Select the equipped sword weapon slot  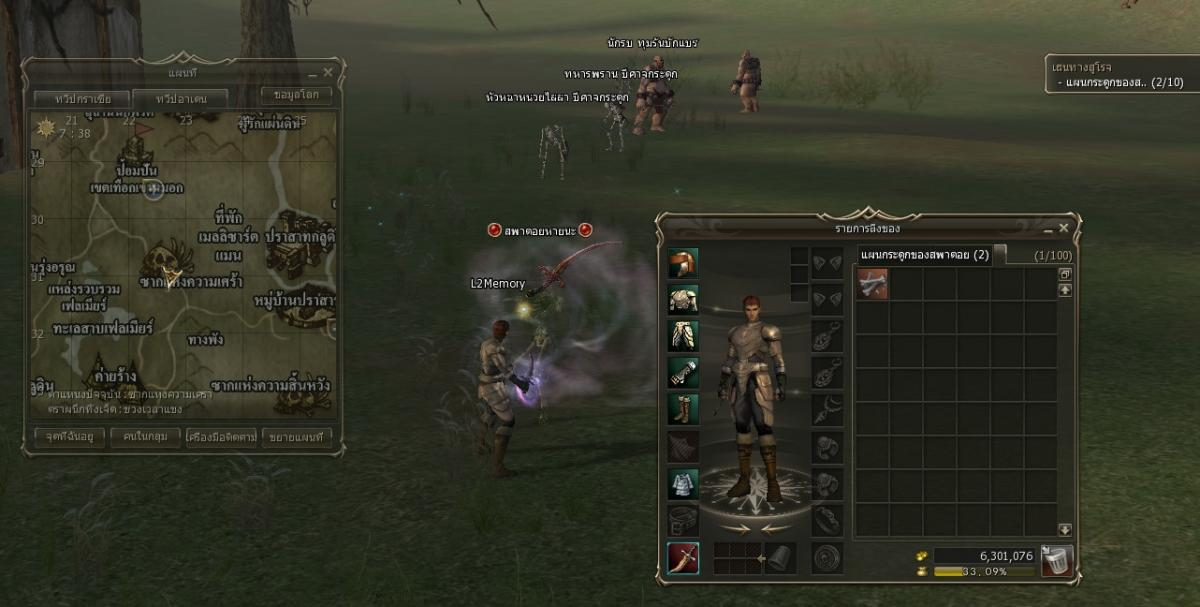683,558
